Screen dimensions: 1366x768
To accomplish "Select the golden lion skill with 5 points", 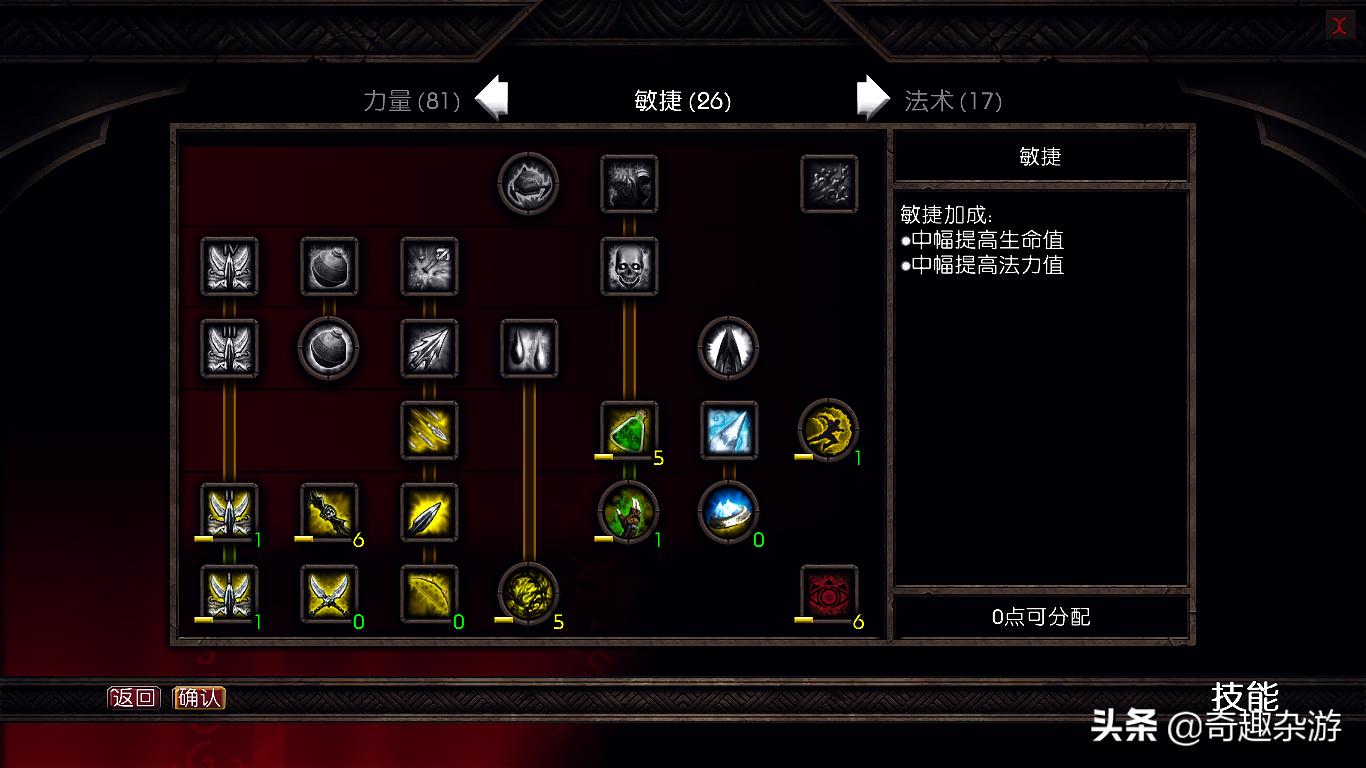I will coord(530,595).
